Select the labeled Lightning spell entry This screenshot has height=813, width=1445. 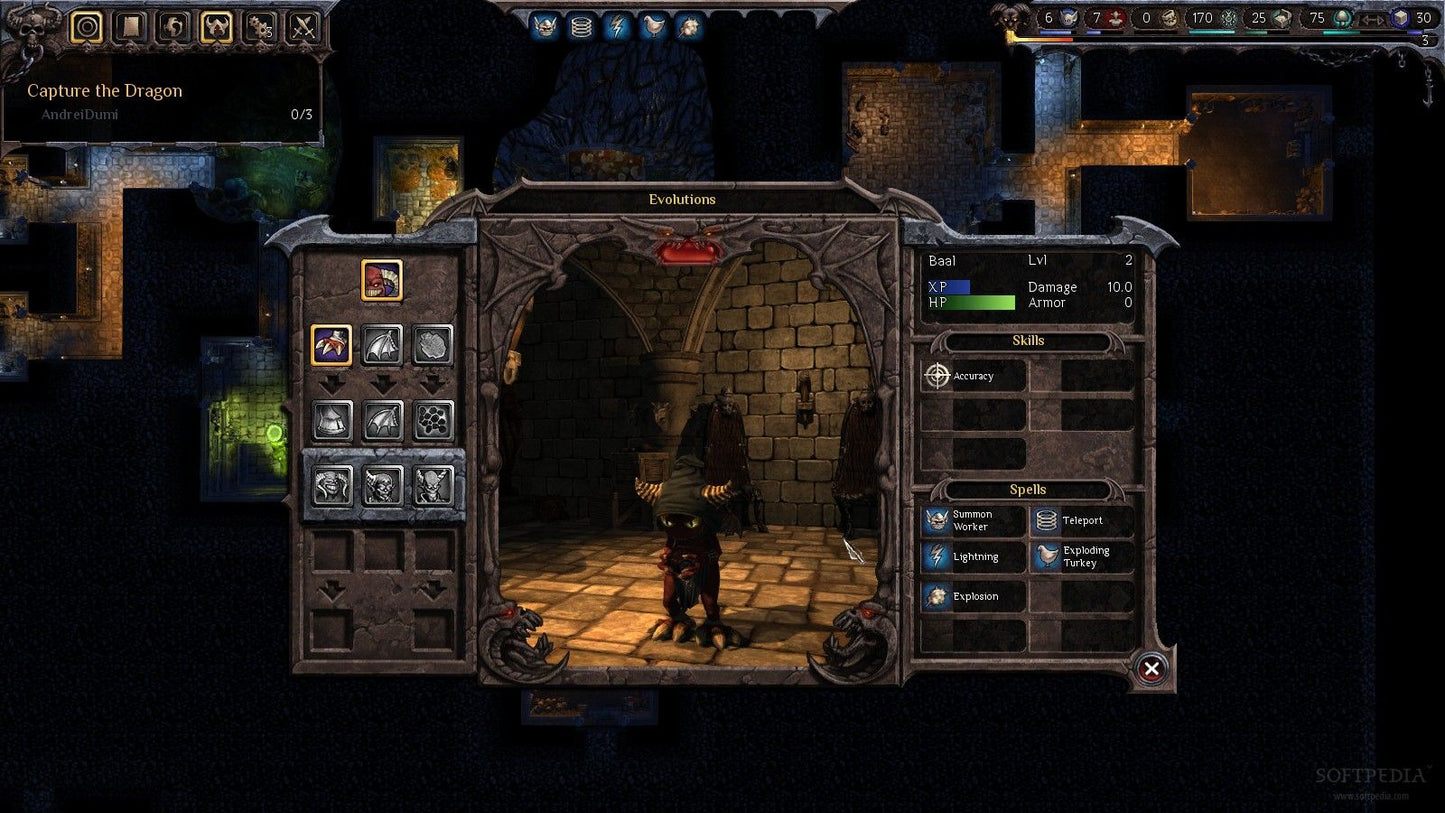coord(972,557)
